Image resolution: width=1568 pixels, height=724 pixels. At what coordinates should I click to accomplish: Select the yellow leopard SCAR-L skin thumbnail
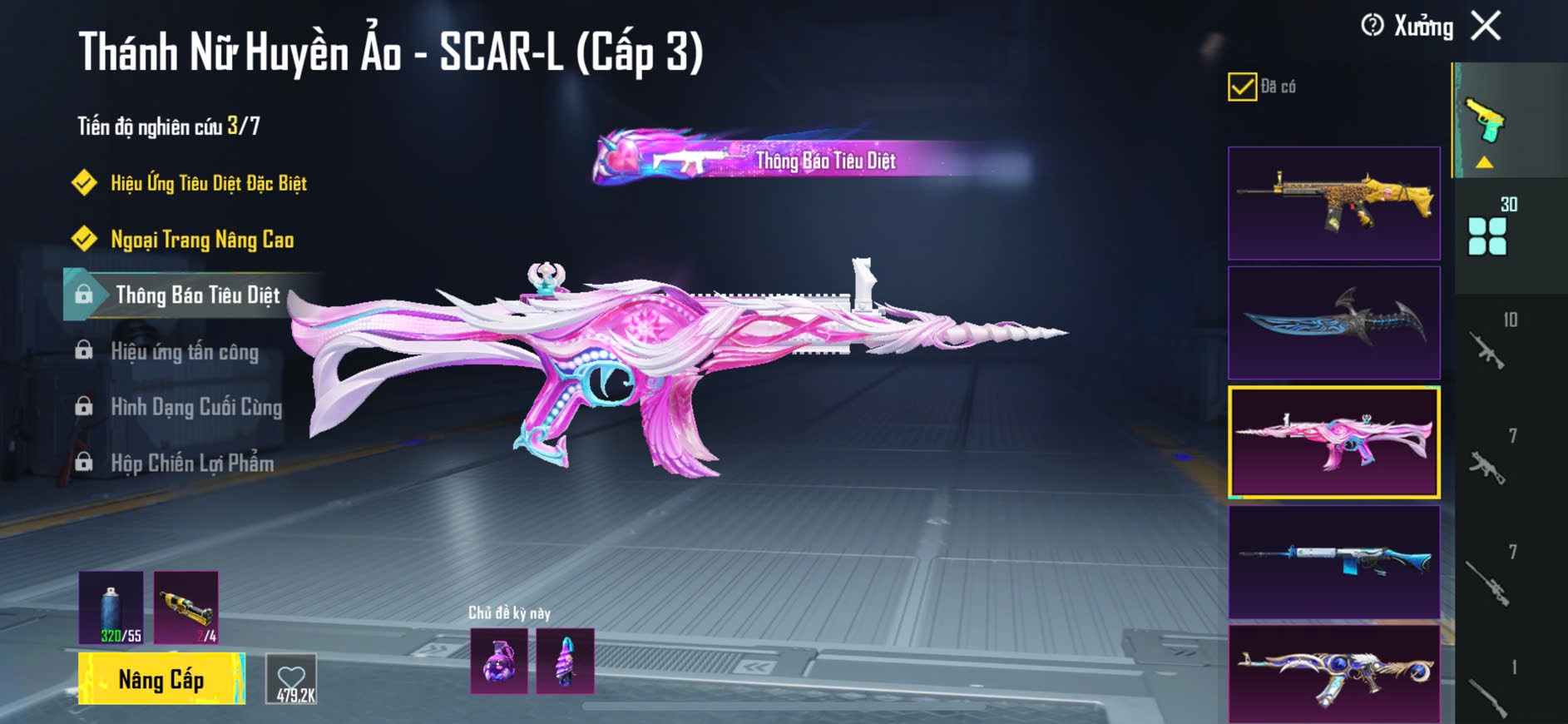click(x=1333, y=203)
